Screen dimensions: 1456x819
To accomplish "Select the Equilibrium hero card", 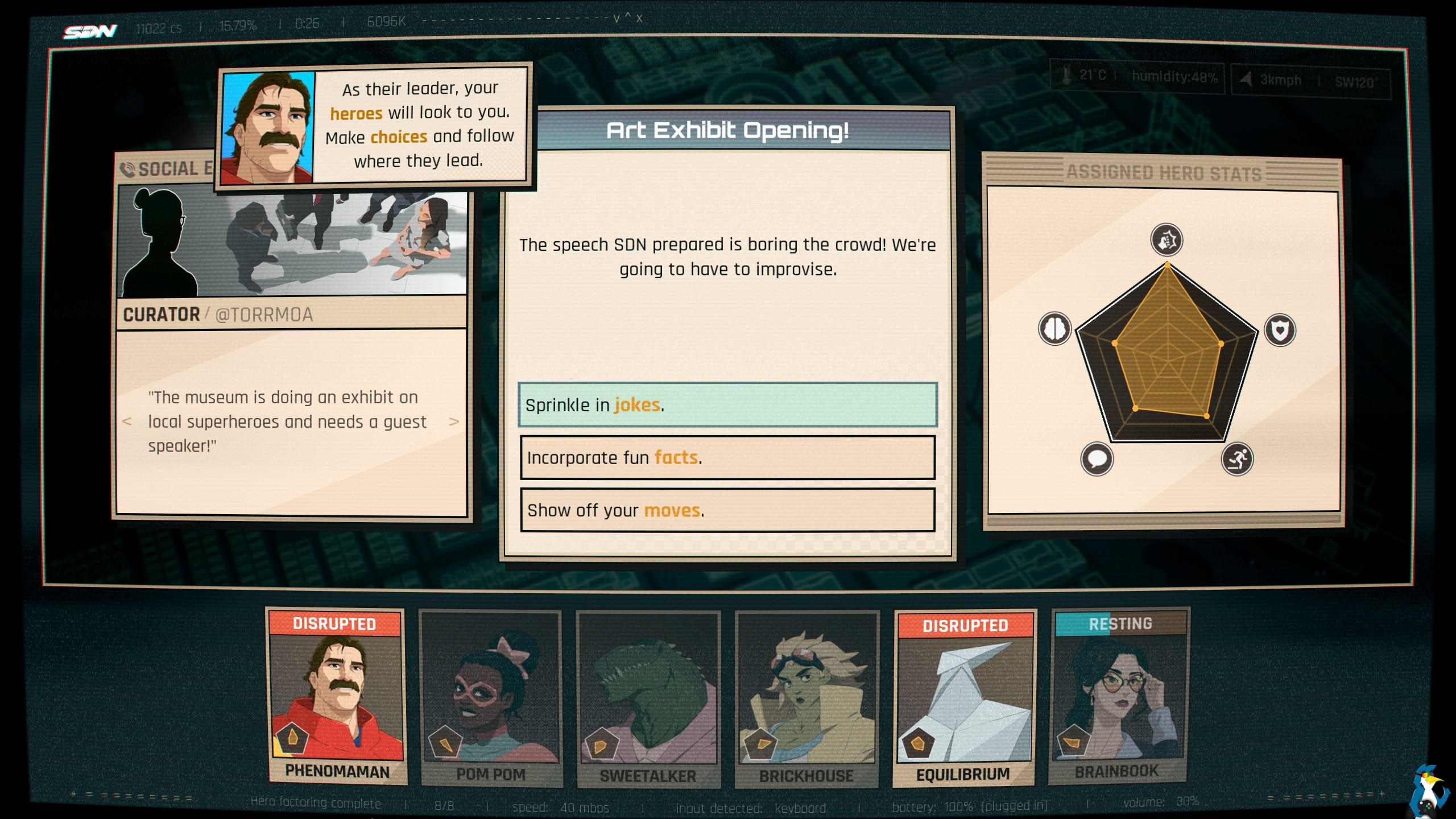I will tap(964, 698).
